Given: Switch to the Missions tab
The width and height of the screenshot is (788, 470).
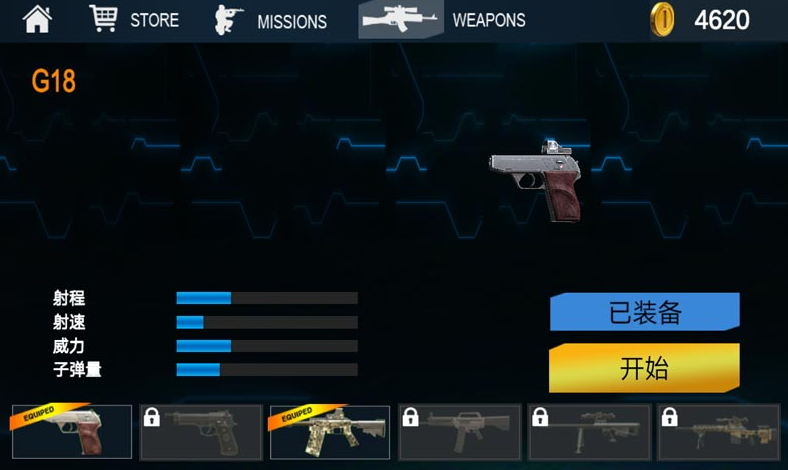Looking at the screenshot, I should click(271, 20).
